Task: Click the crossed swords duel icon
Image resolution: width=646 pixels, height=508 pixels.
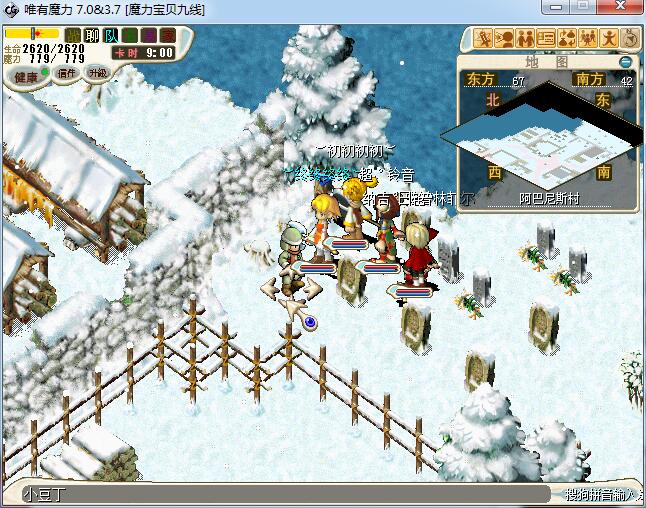Action: point(484,39)
